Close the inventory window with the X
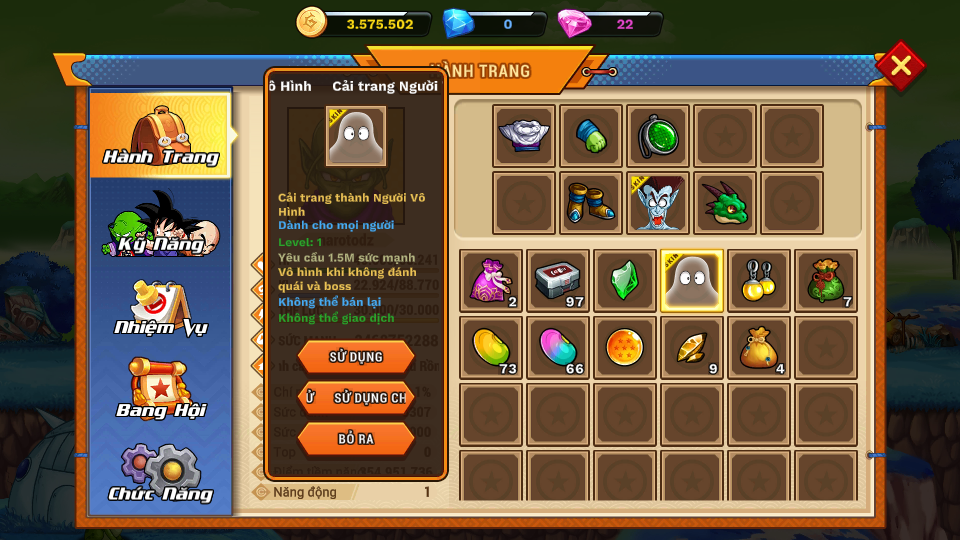 [900, 66]
